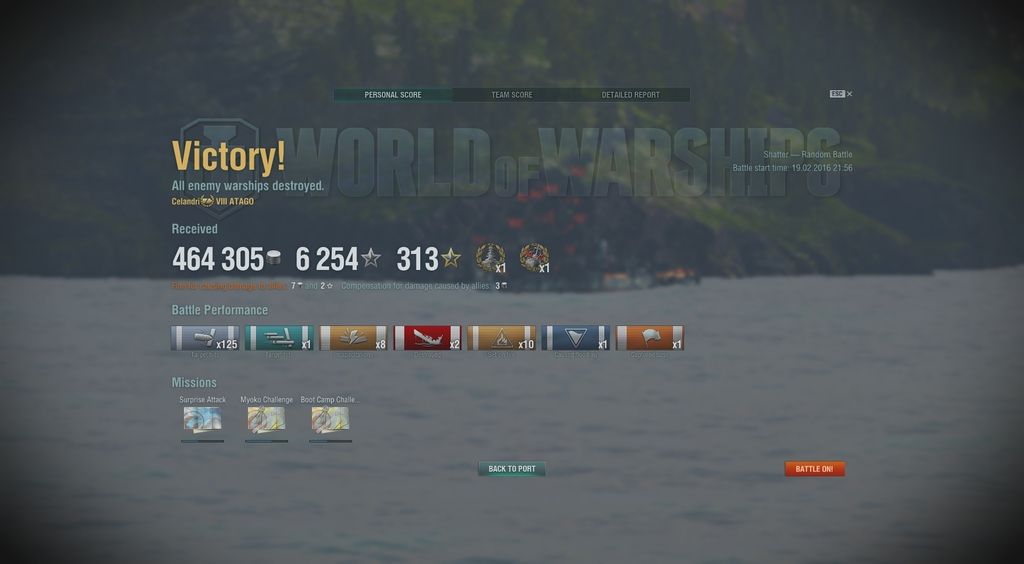The image size is (1024, 564).
Task: Close the battle results screen
Action: point(849,94)
